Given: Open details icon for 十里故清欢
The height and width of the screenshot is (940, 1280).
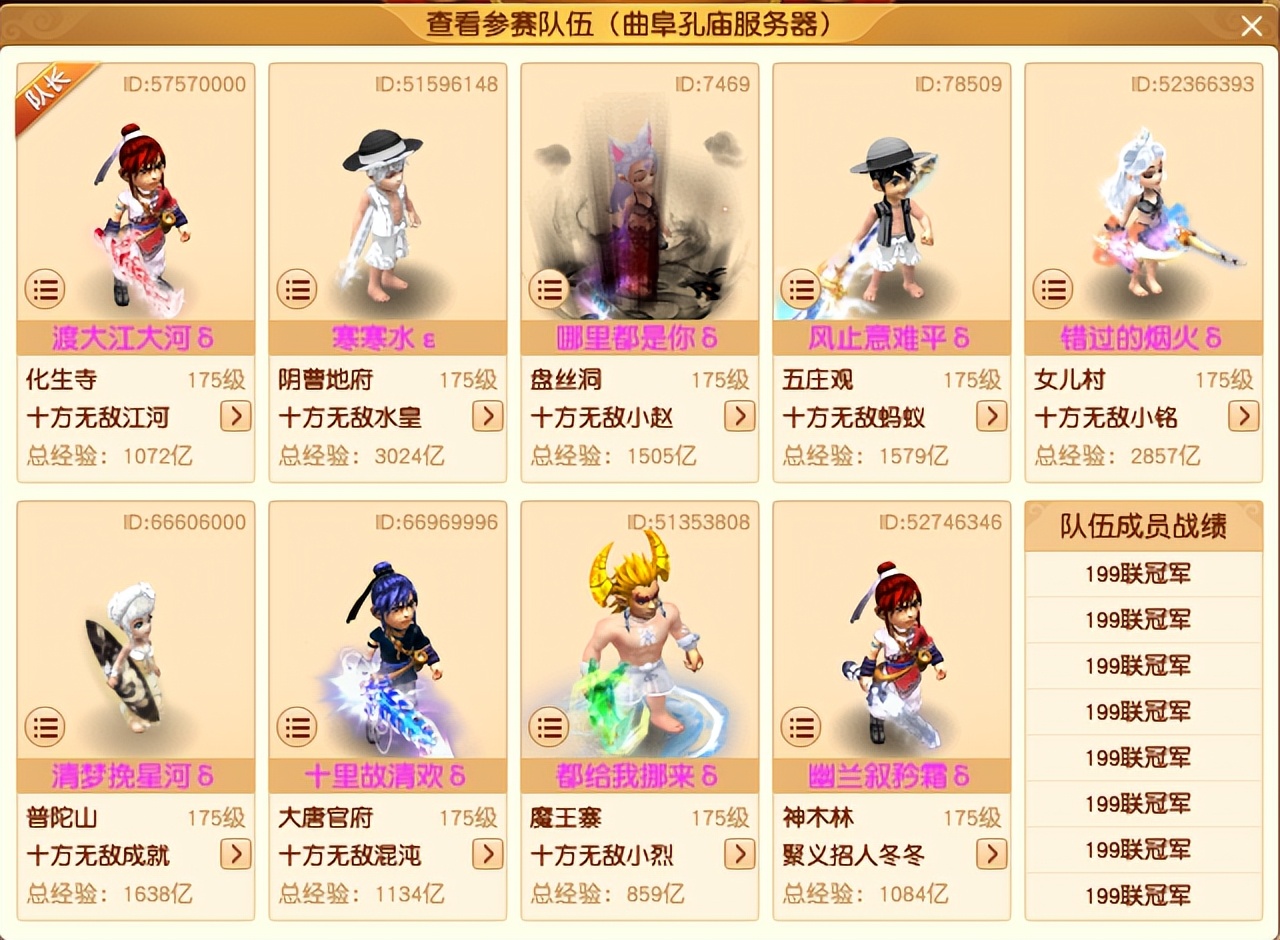Looking at the screenshot, I should 297,727.
